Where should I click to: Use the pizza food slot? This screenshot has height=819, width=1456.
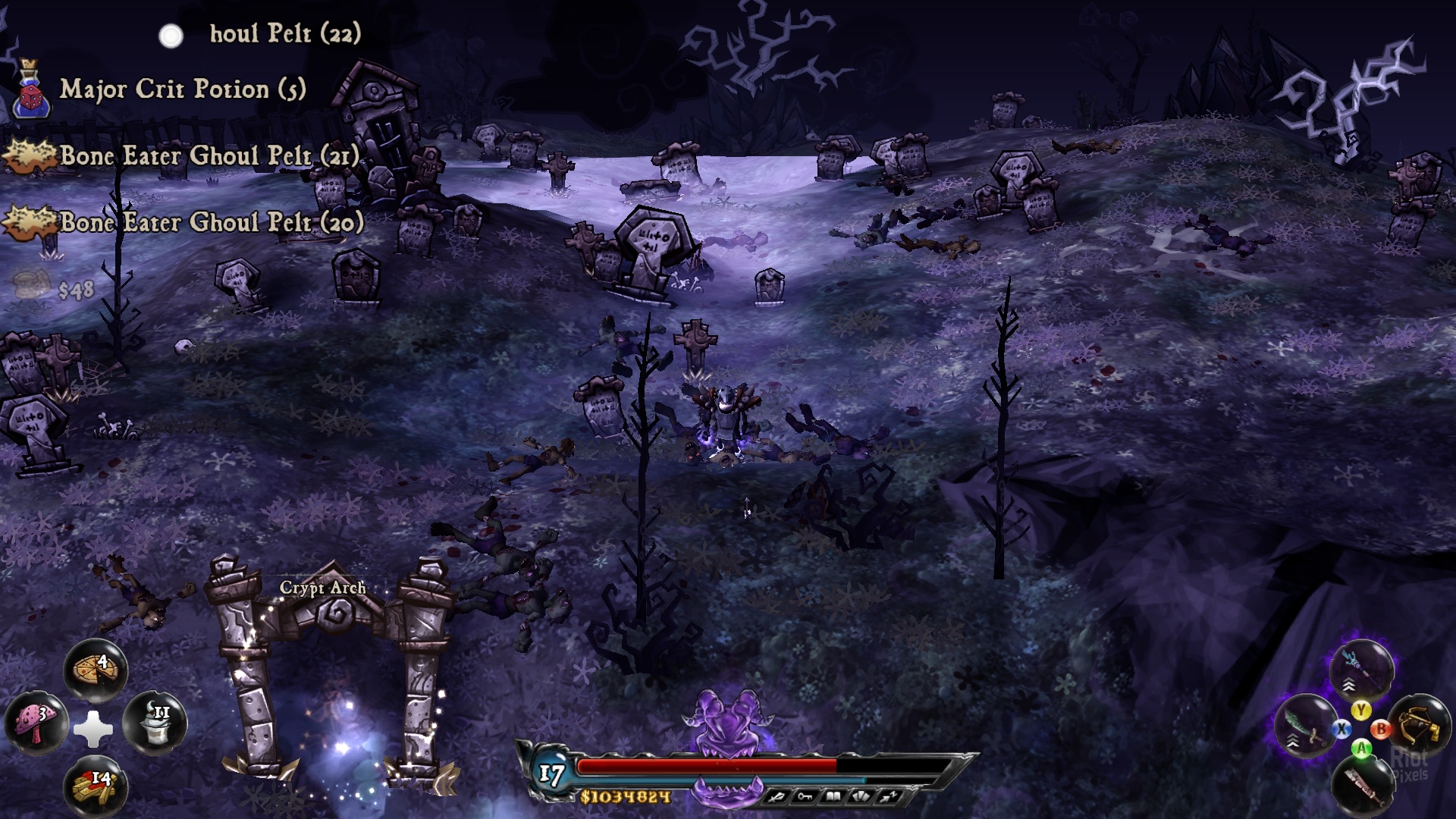pos(95,670)
